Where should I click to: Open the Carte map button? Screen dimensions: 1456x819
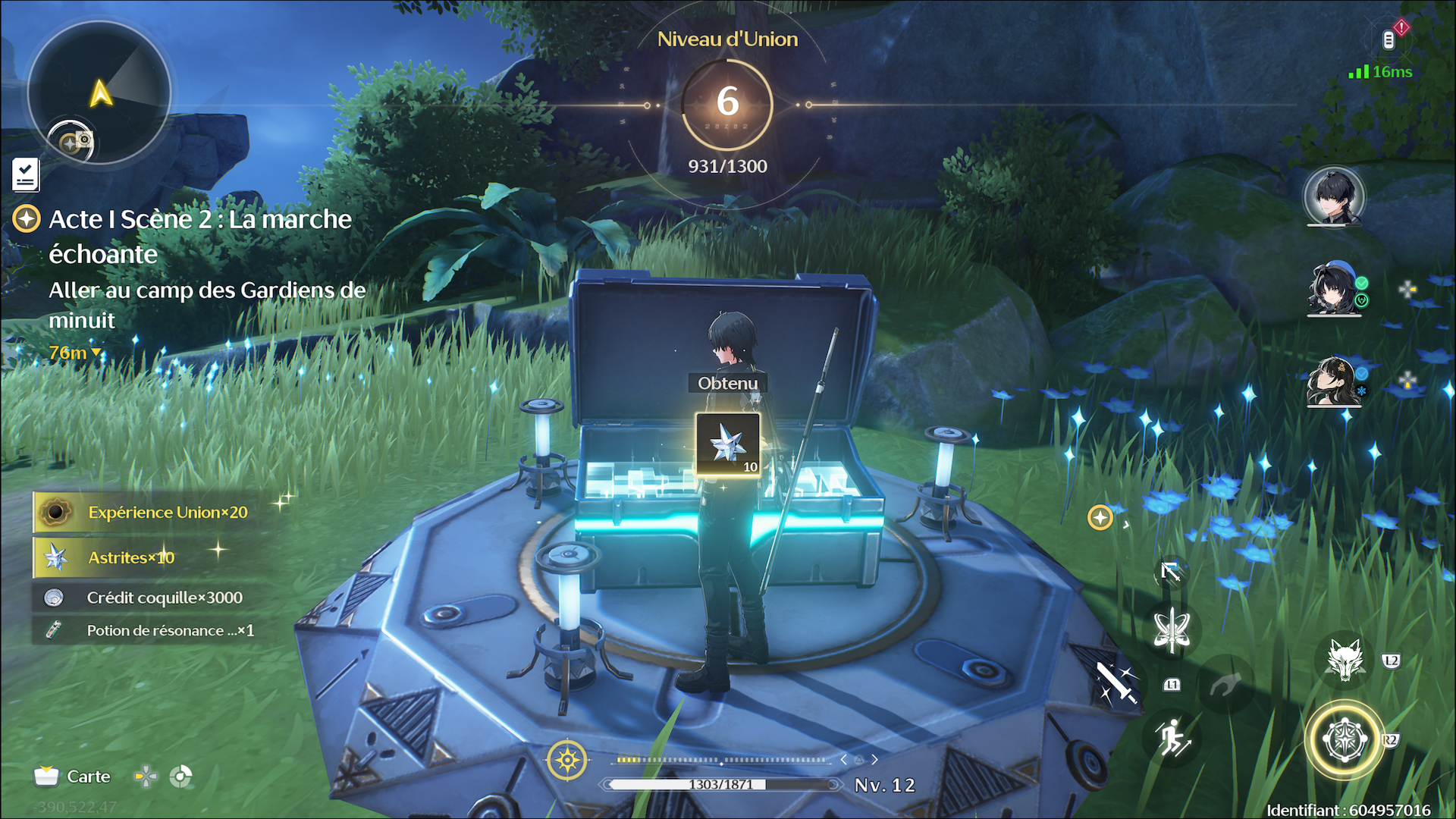point(73,777)
